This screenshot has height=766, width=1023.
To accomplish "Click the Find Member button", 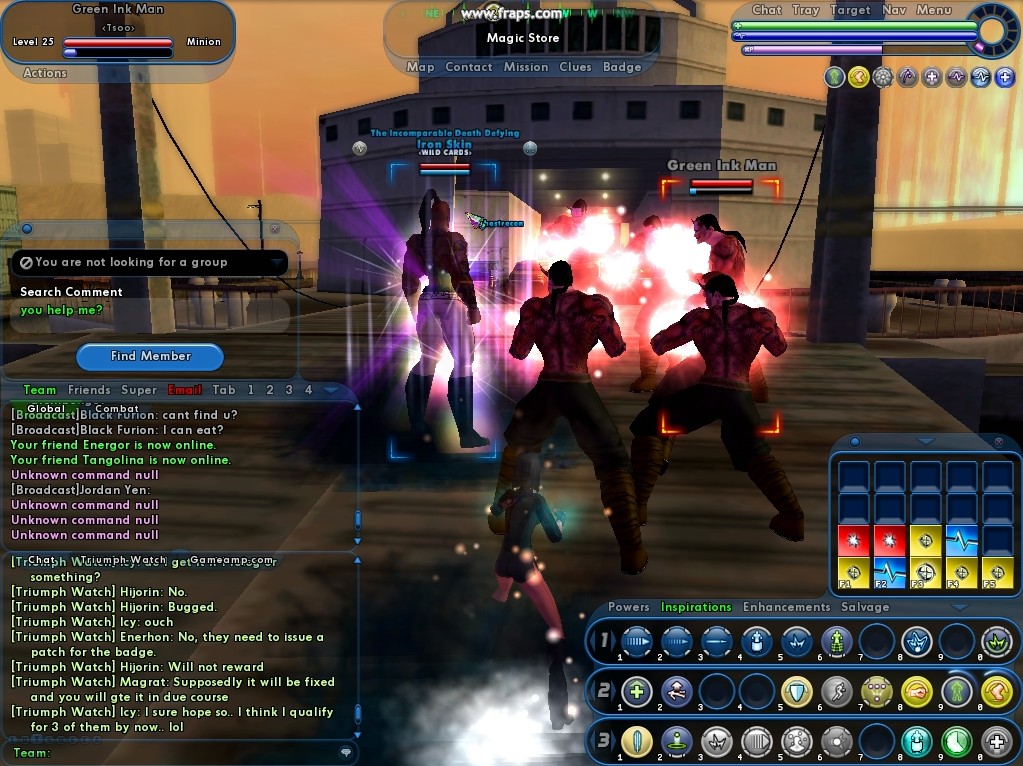I will pos(151,356).
